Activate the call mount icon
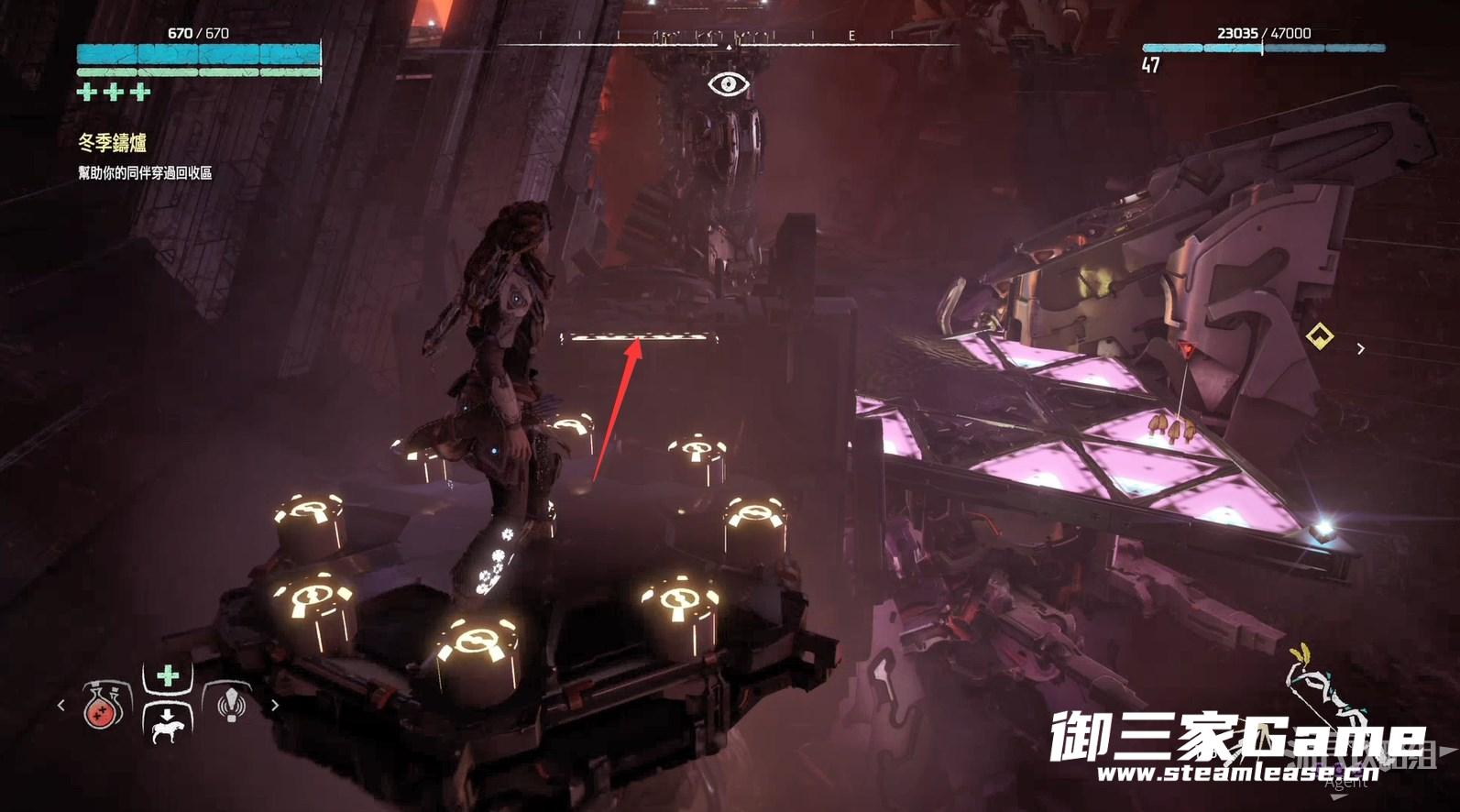1460x812 pixels. [167, 724]
